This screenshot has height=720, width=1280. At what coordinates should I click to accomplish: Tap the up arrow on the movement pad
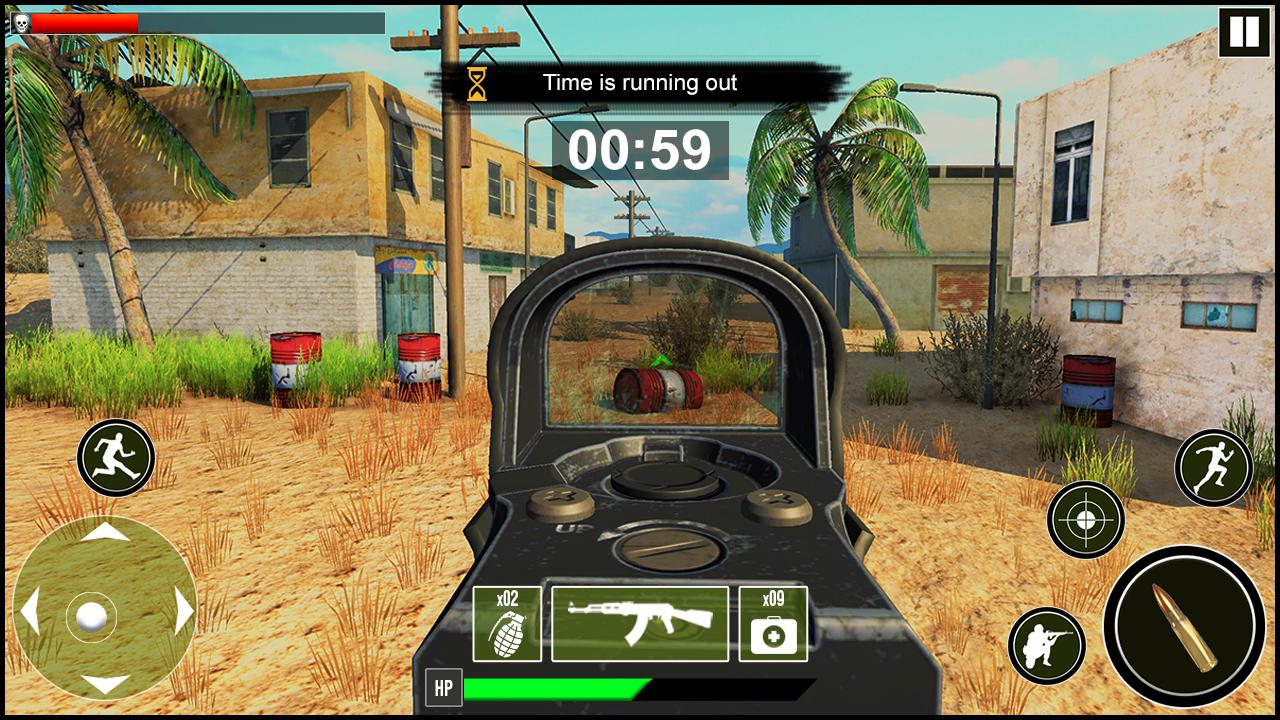click(x=105, y=534)
